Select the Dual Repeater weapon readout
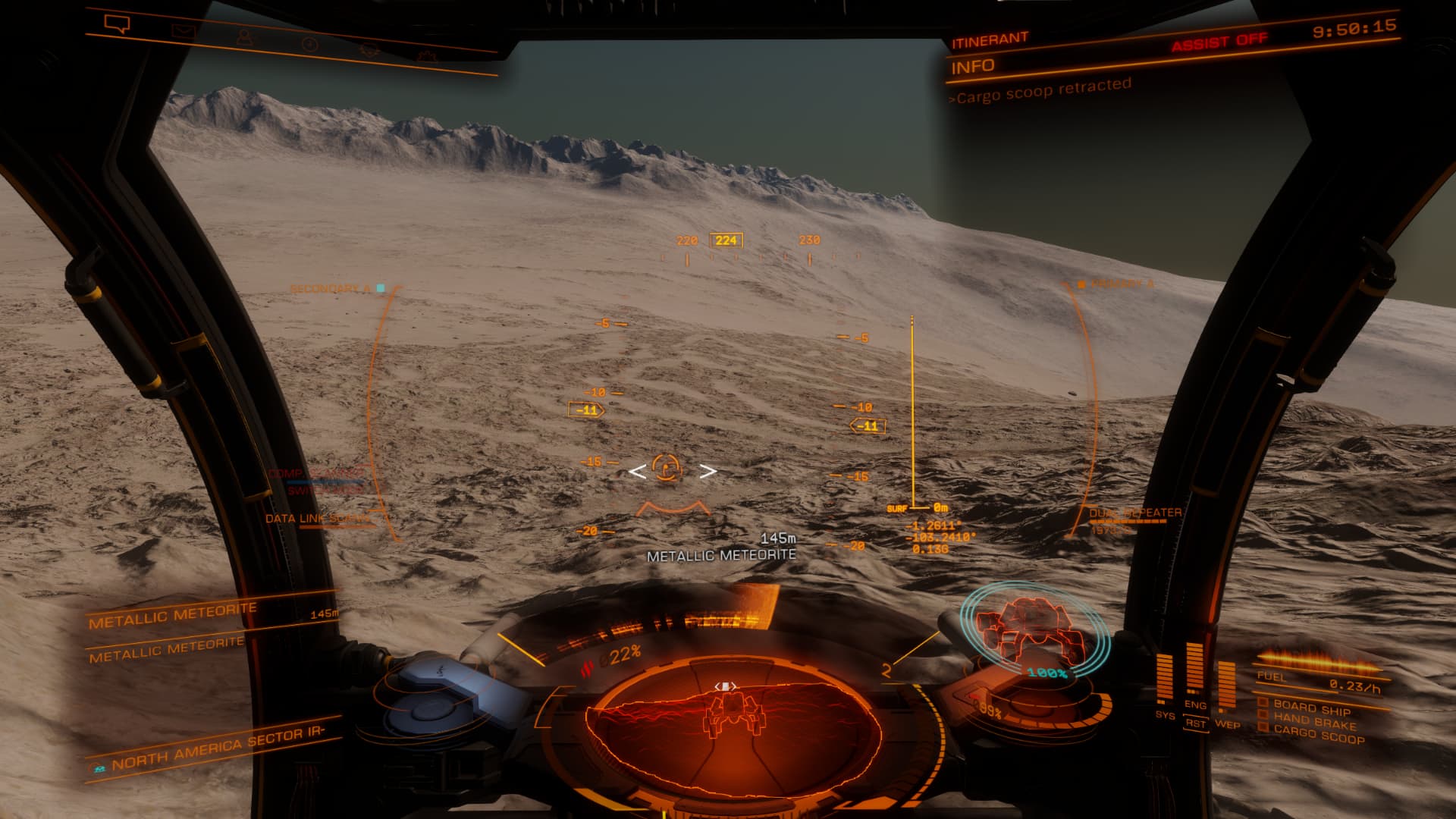 (x=1135, y=513)
